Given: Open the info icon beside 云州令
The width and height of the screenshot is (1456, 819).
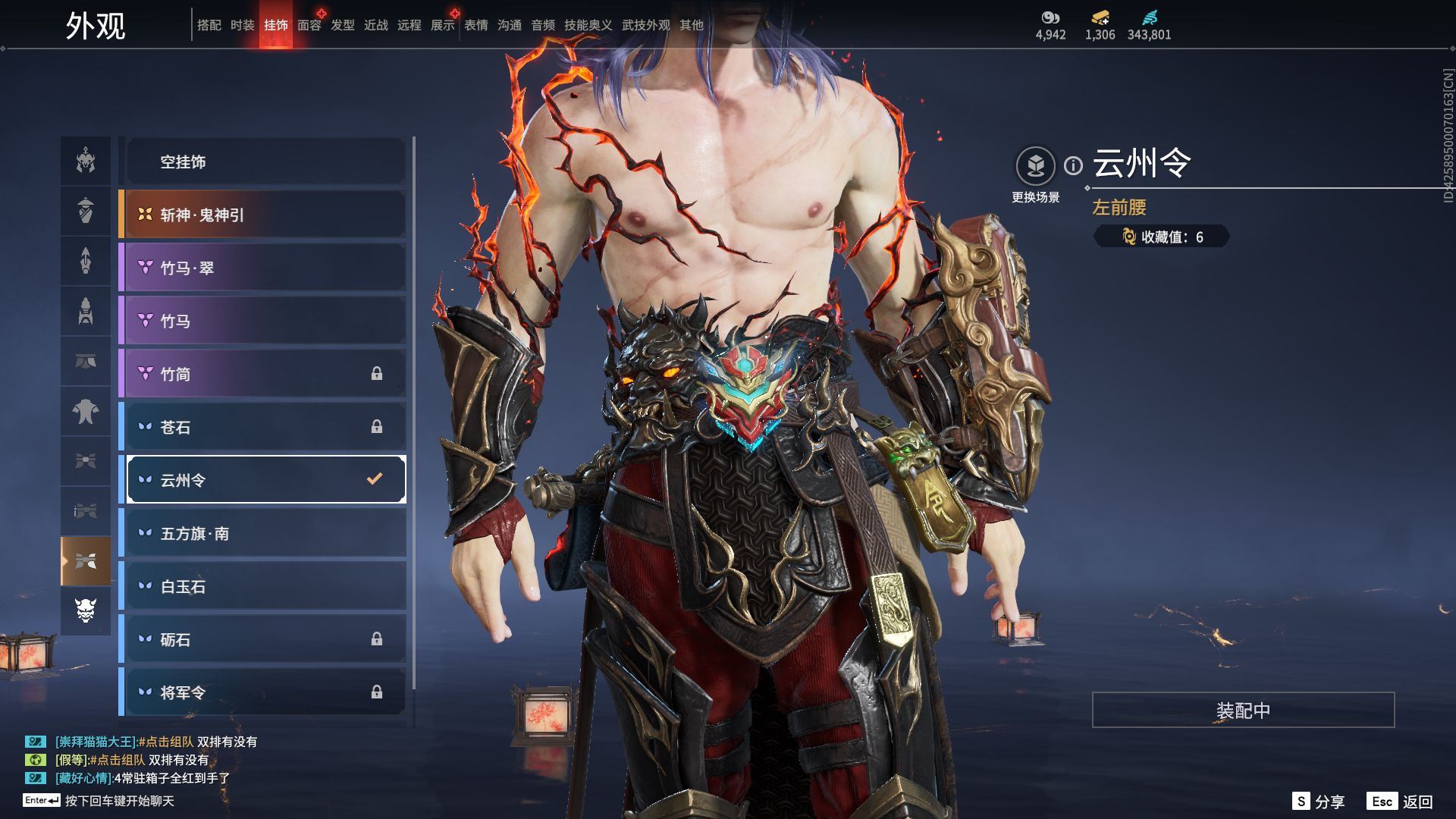Looking at the screenshot, I should pyautogui.click(x=1073, y=165).
